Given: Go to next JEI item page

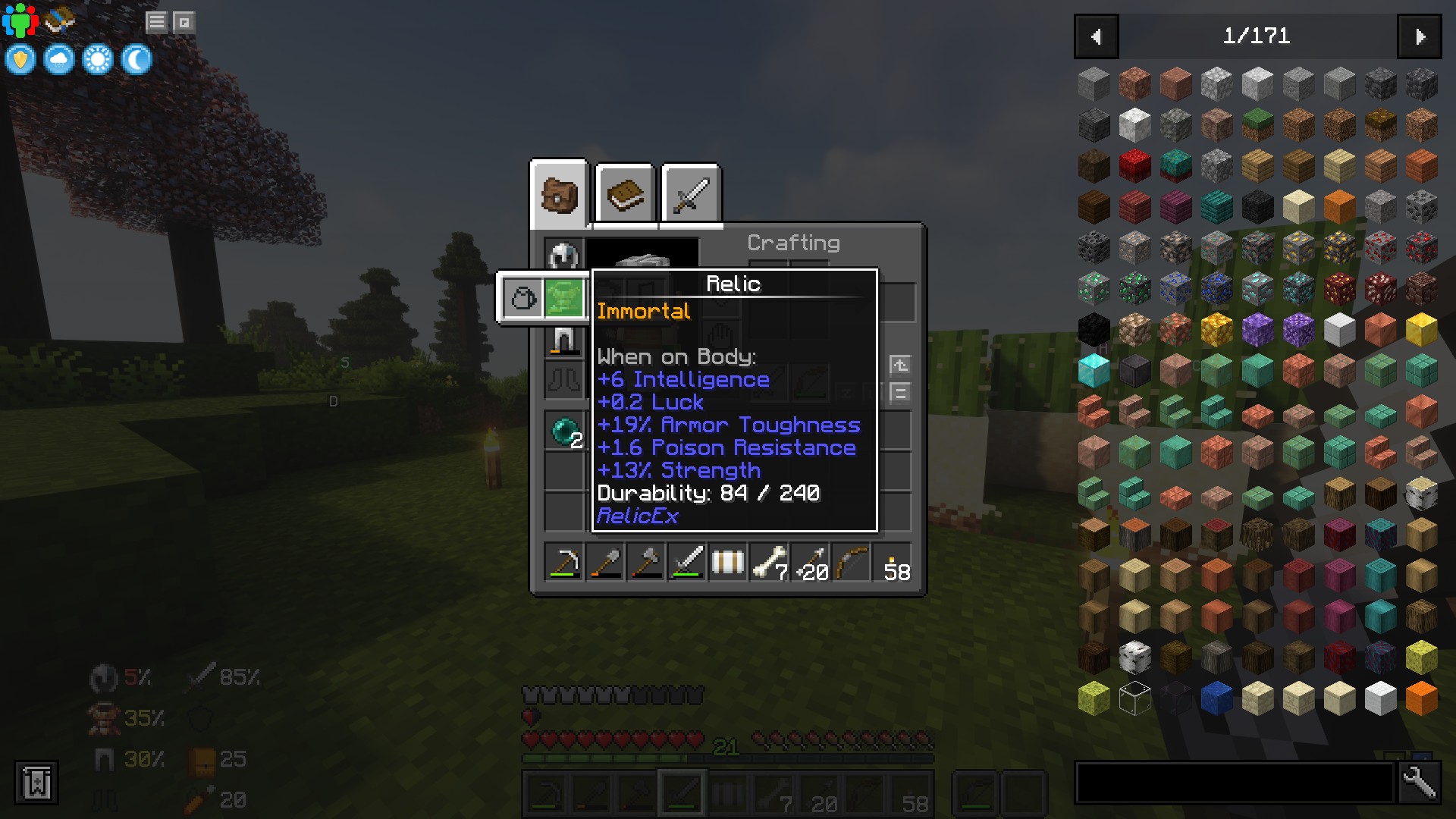Looking at the screenshot, I should (1420, 36).
